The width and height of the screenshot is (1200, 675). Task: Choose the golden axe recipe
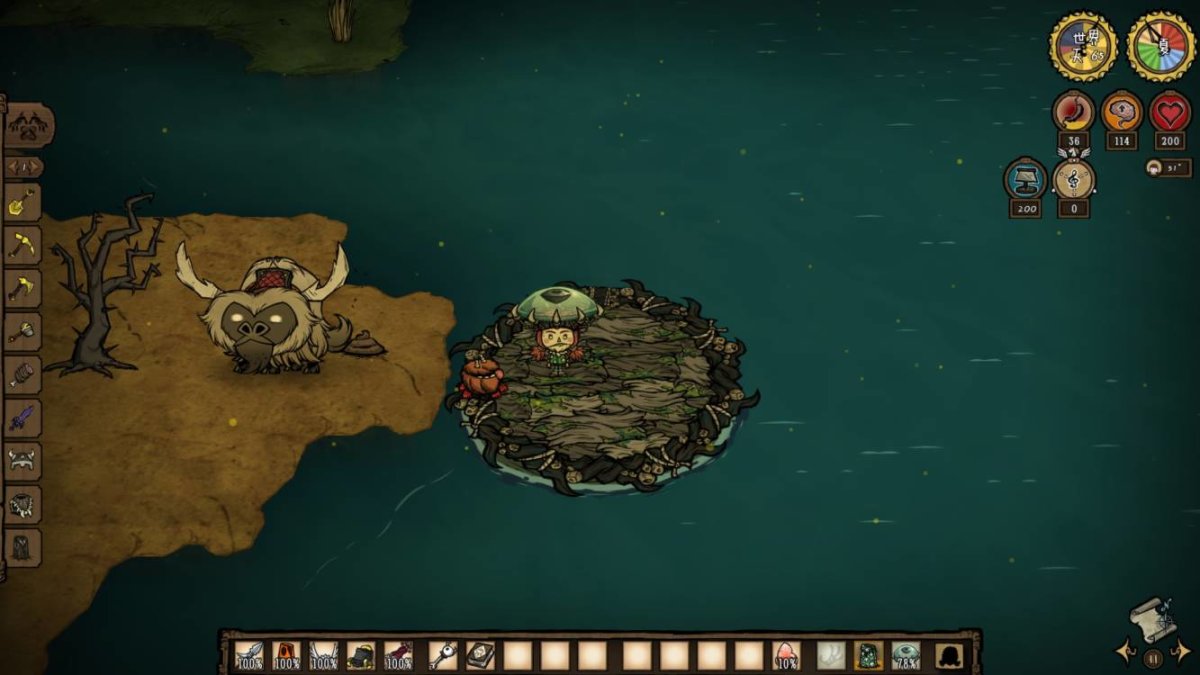pos(23,288)
